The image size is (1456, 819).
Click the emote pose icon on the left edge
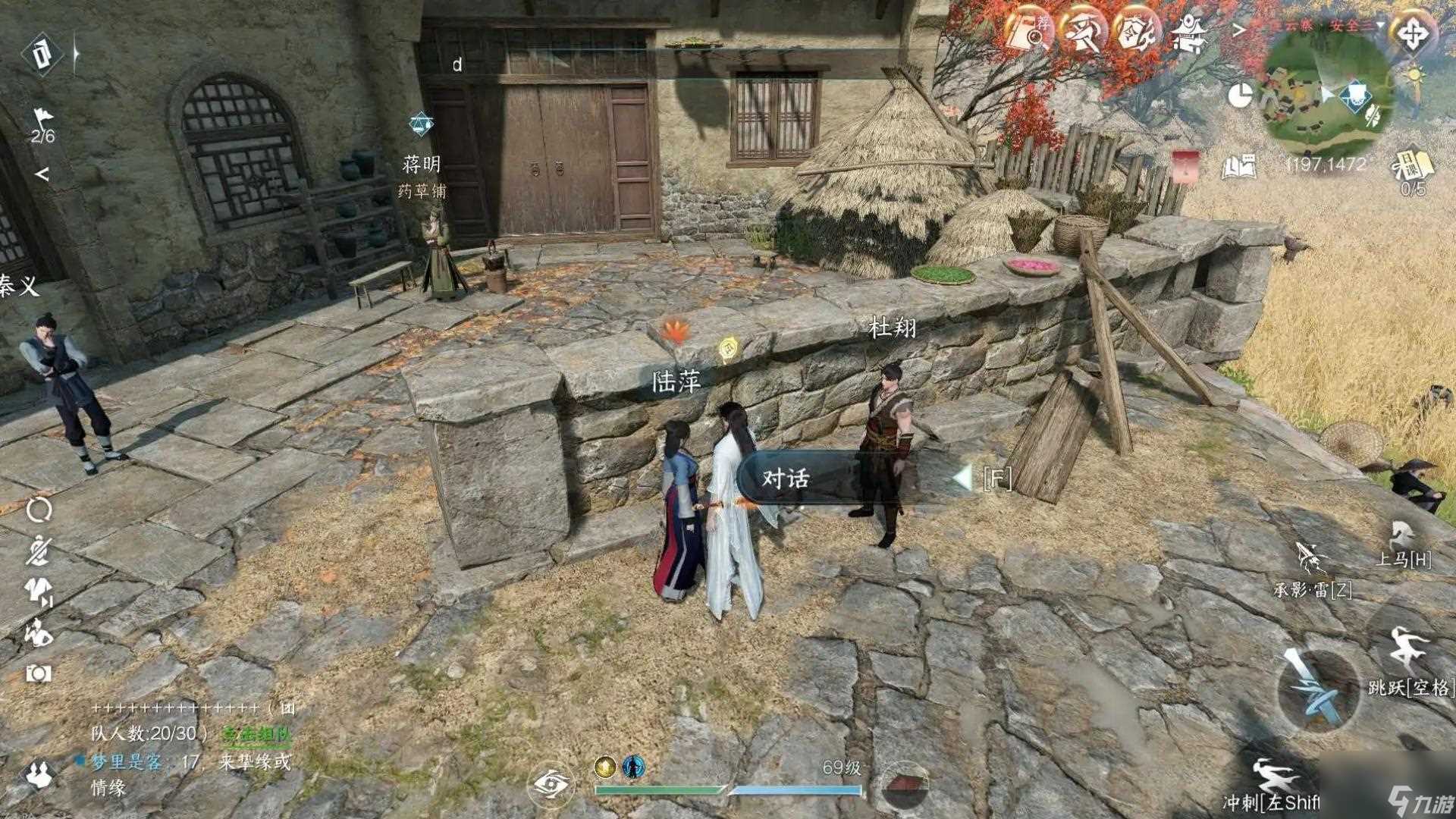click(36, 631)
